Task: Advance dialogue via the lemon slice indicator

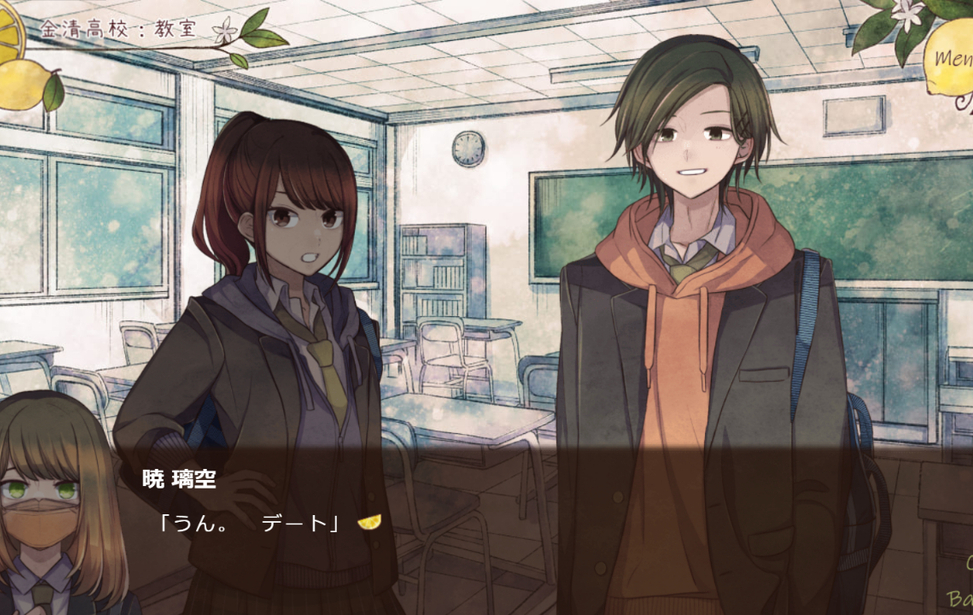Action: pyautogui.click(x=369, y=521)
